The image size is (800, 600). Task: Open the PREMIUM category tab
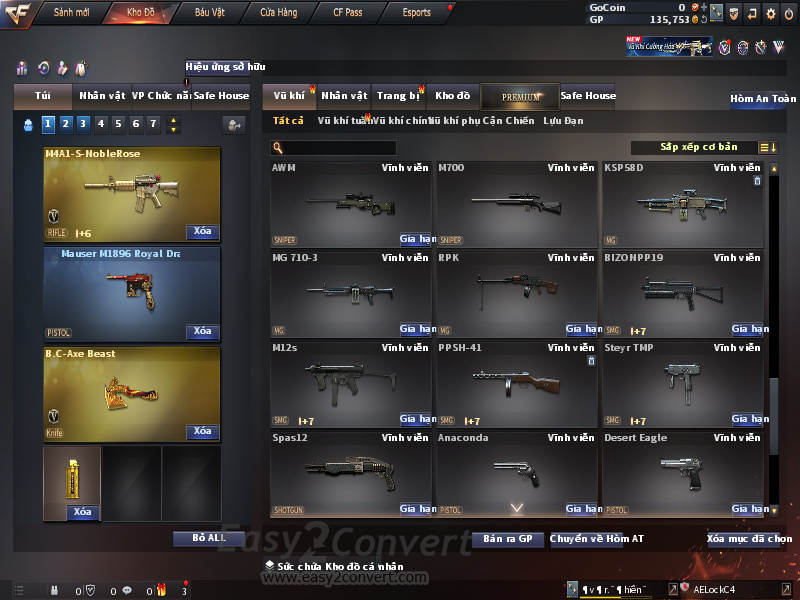520,97
